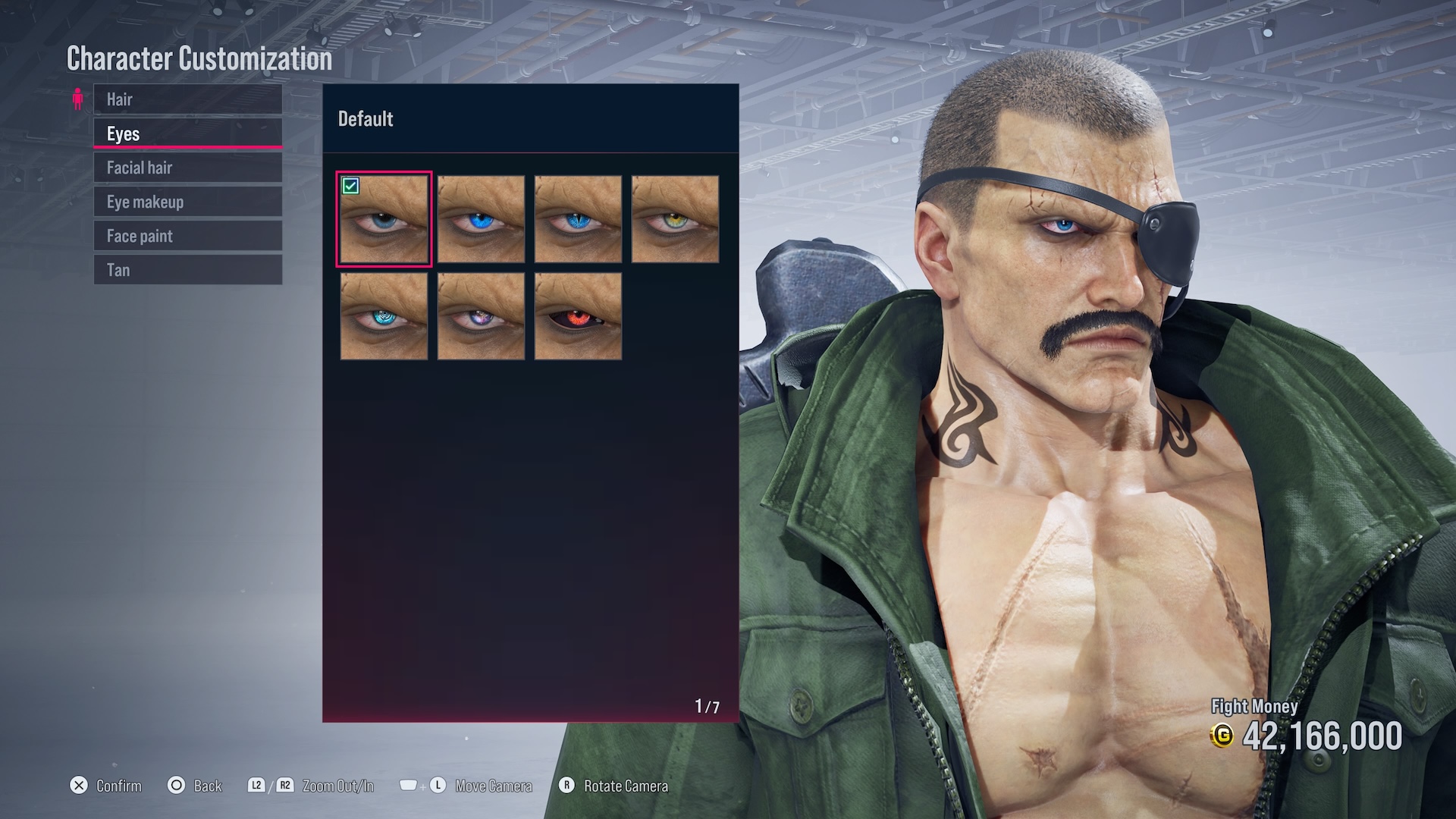Image resolution: width=1456 pixels, height=819 pixels.
Task: Open the Facial hair category
Action: click(x=187, y=168)
